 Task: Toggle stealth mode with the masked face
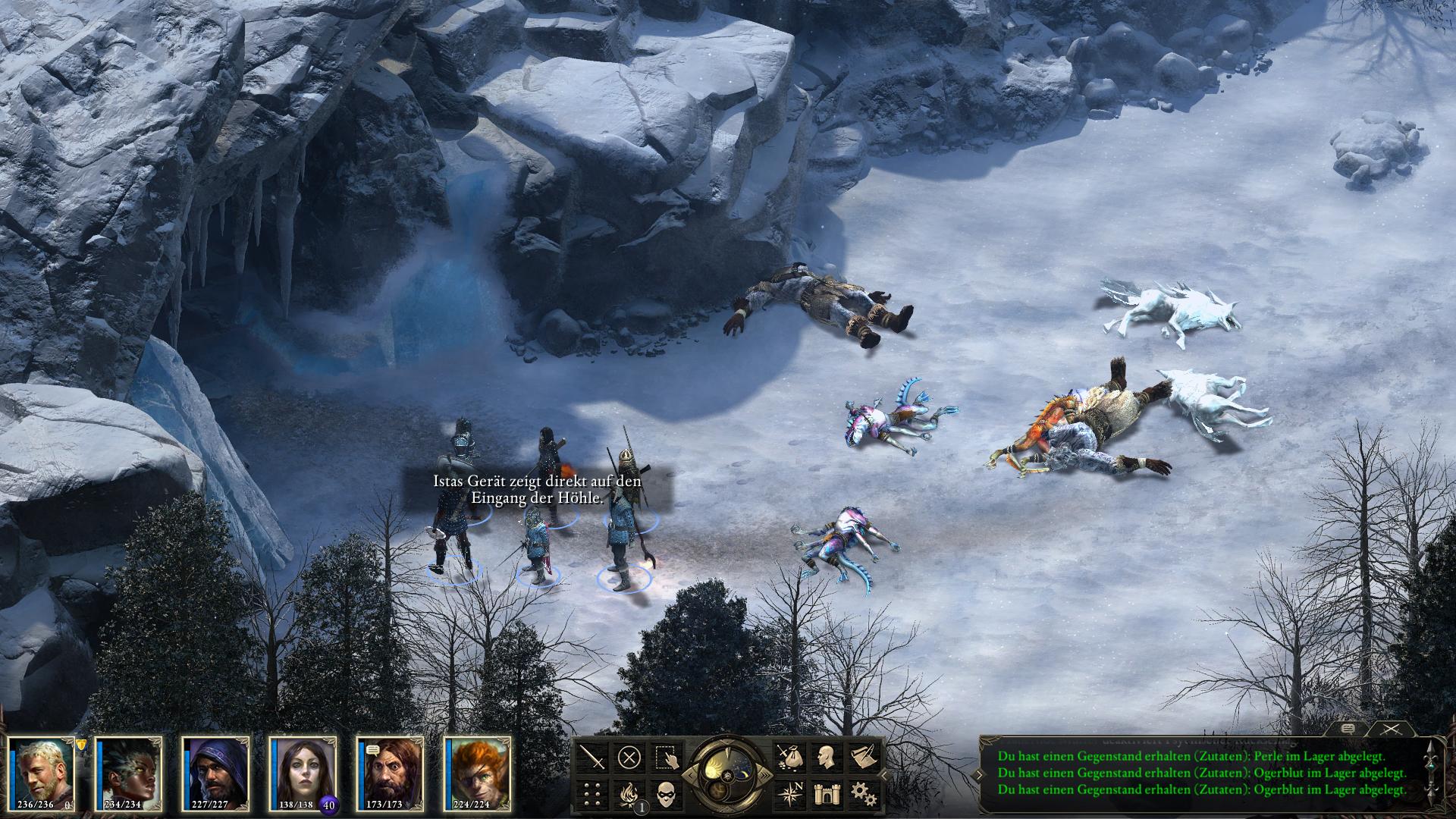(x=665, y=793)
